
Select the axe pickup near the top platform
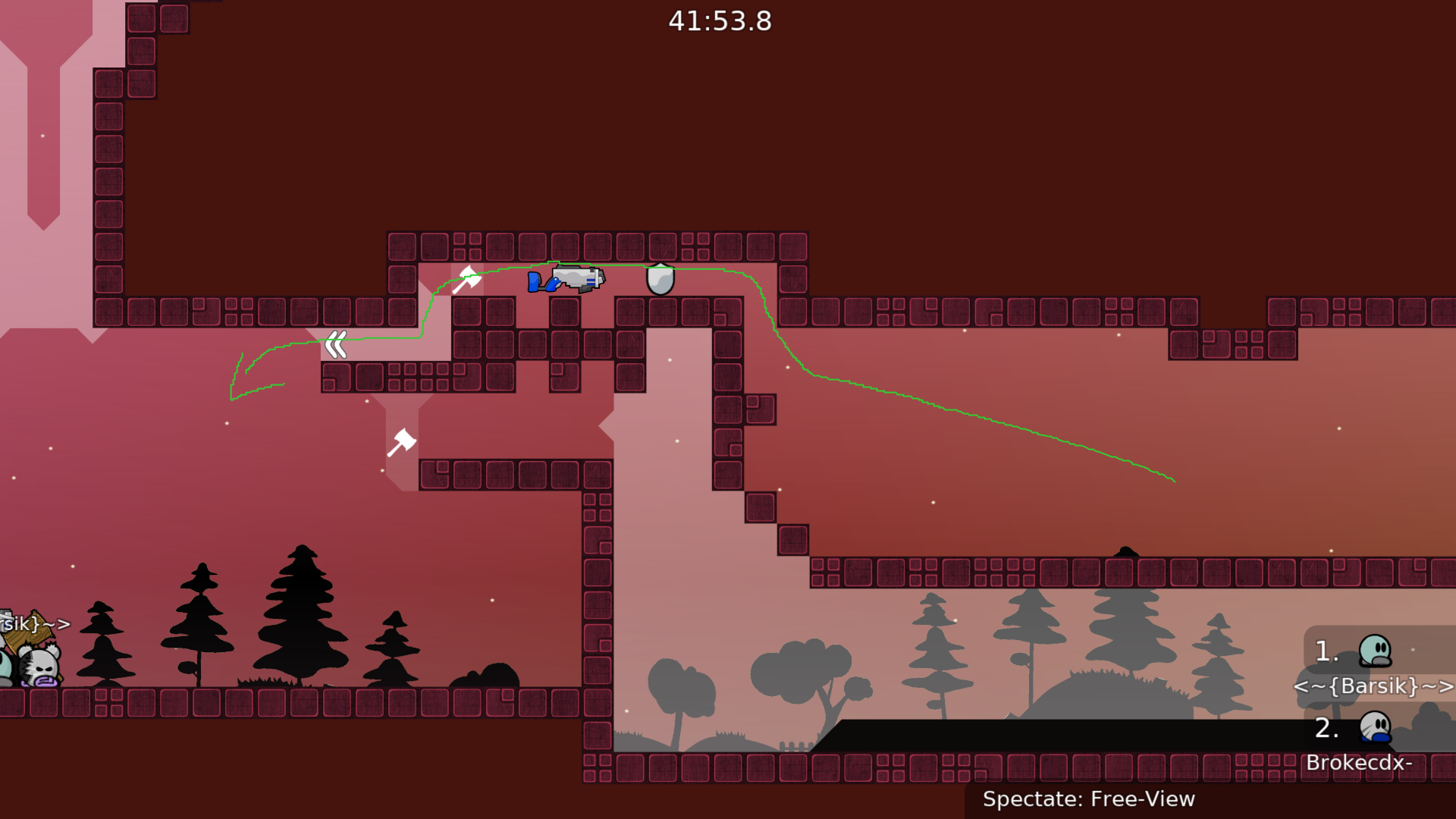(466, 280)
